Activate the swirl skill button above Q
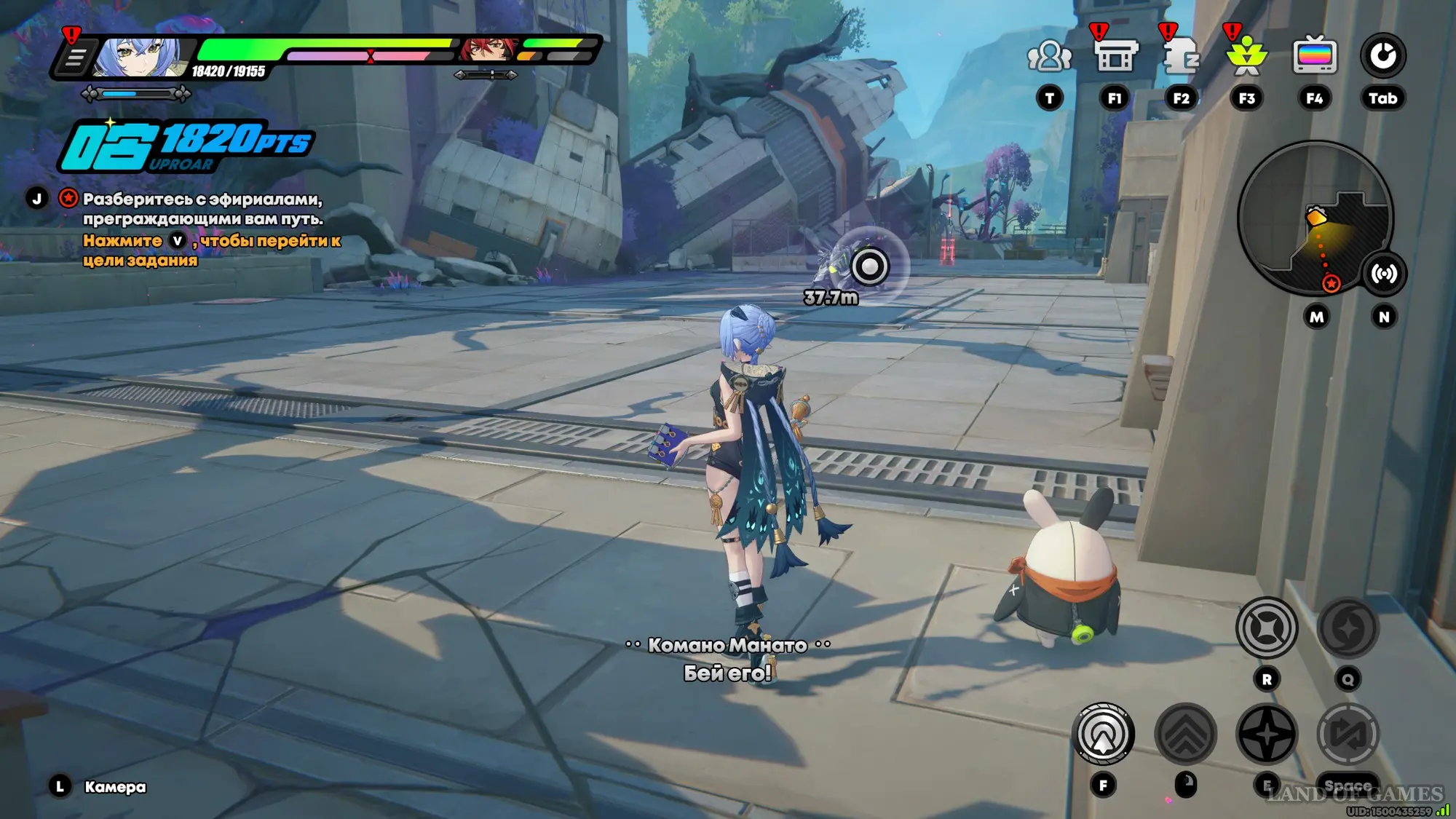The image size is (1456, 819). (x=1348, y=628)
